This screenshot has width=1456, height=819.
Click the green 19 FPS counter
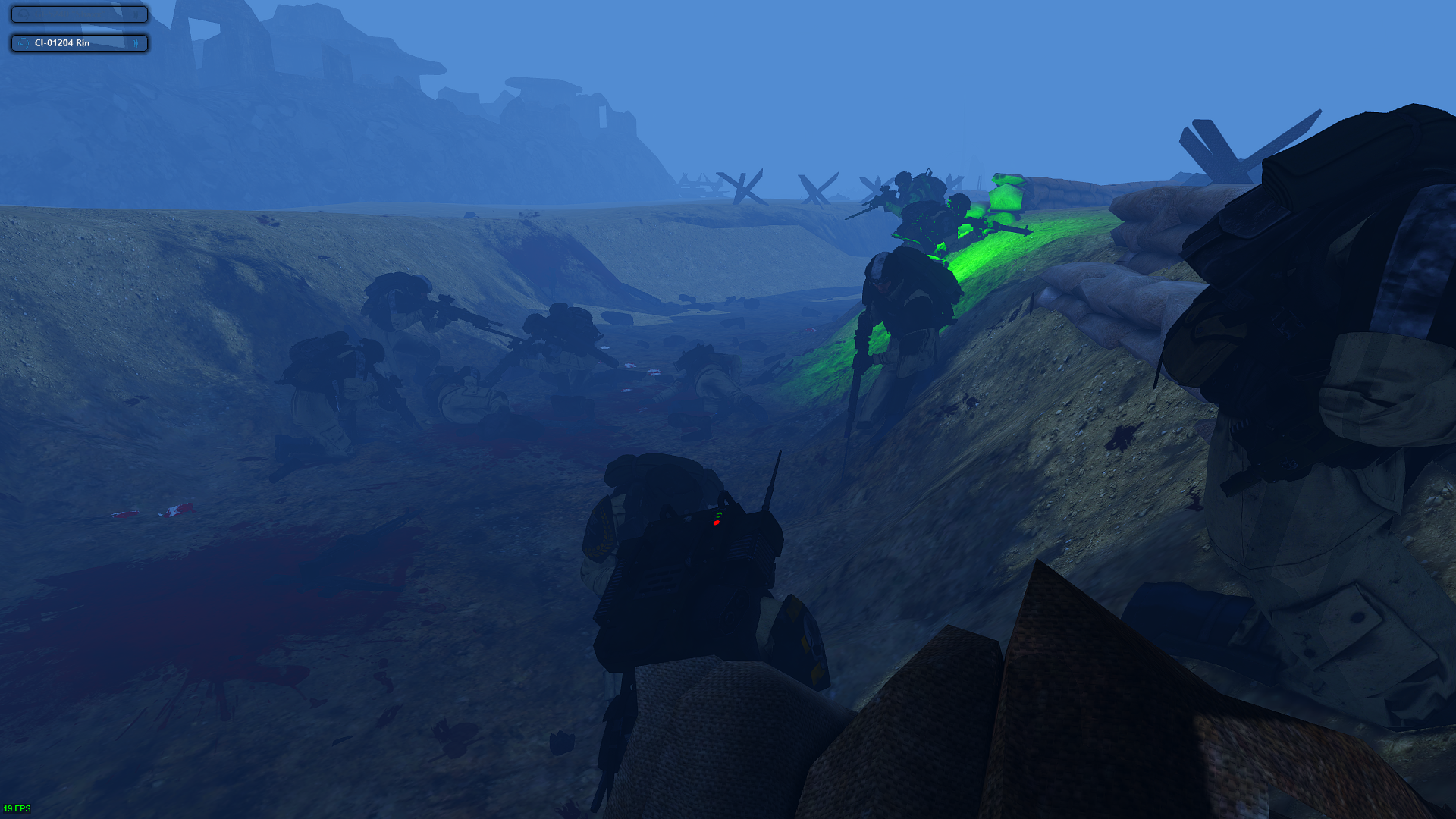[15, 808]
